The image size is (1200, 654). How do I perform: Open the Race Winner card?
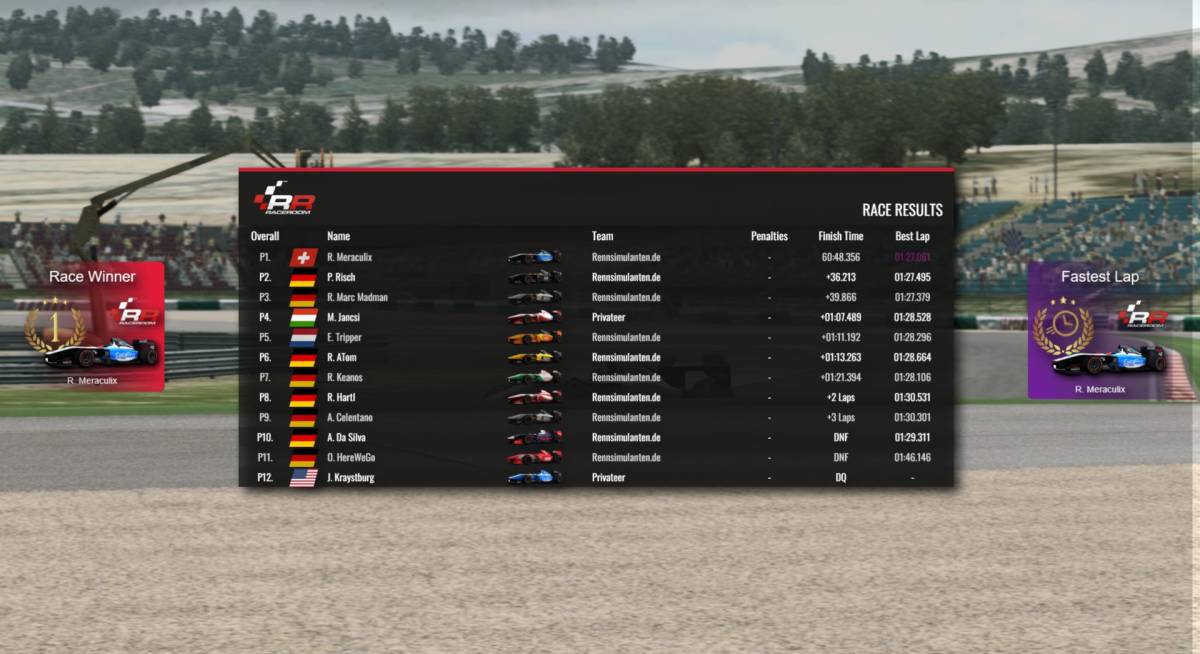(93, 326)
